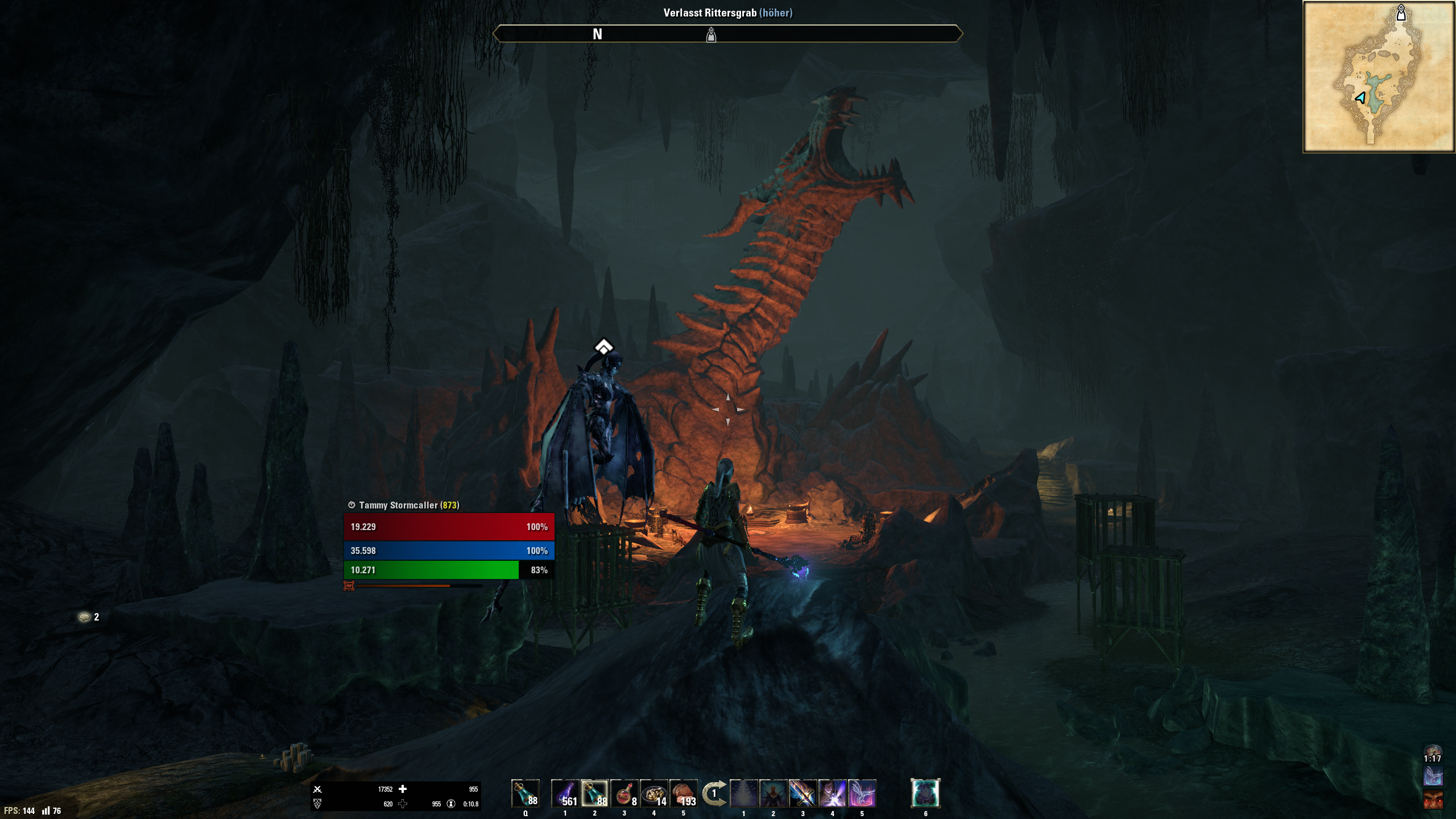Image resolution: width=1456 pixels, height=819 pixels.
Task: Use the teal potion in the Q quickslot
Action: pos(525,793)
